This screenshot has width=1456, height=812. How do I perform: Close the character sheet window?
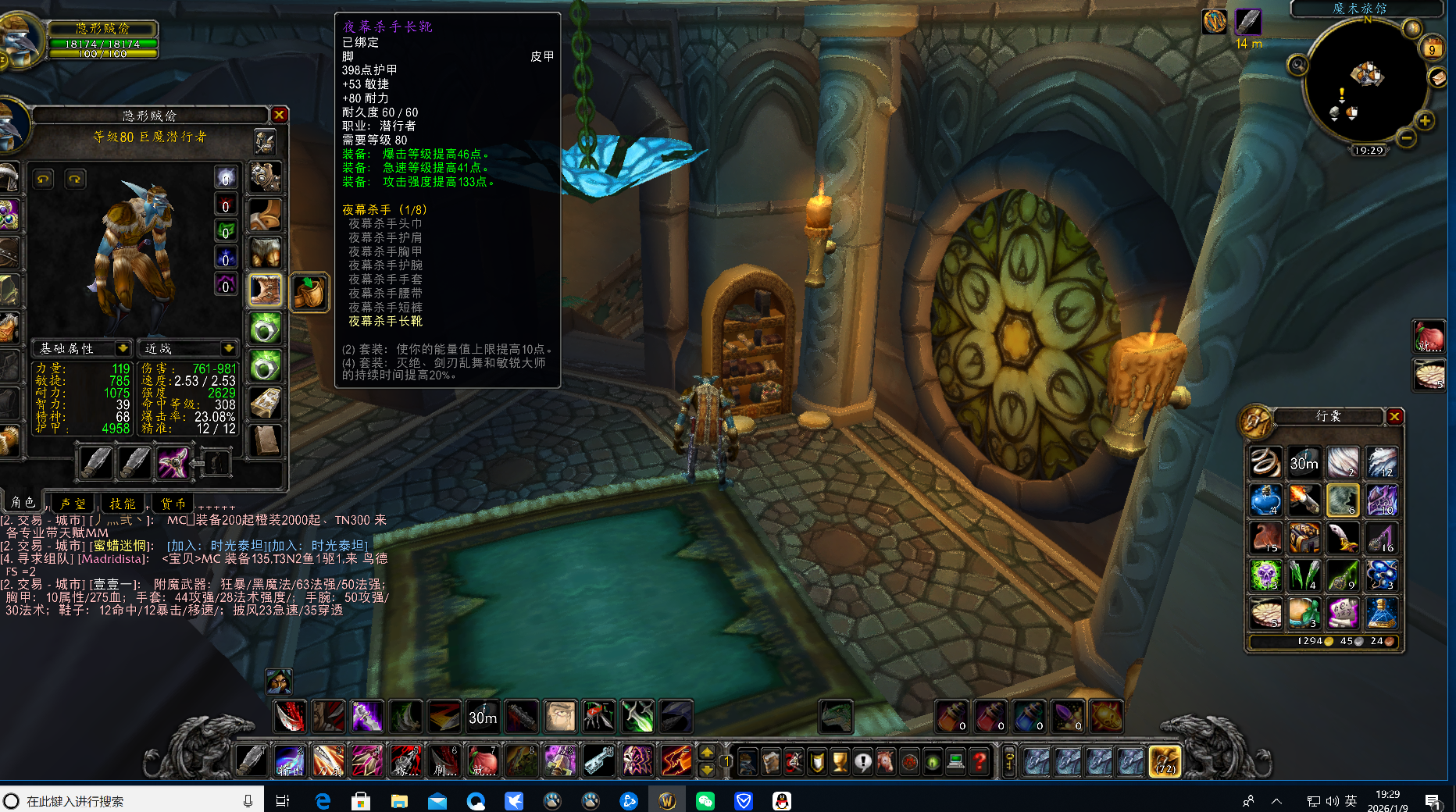[x=279, y=115]
